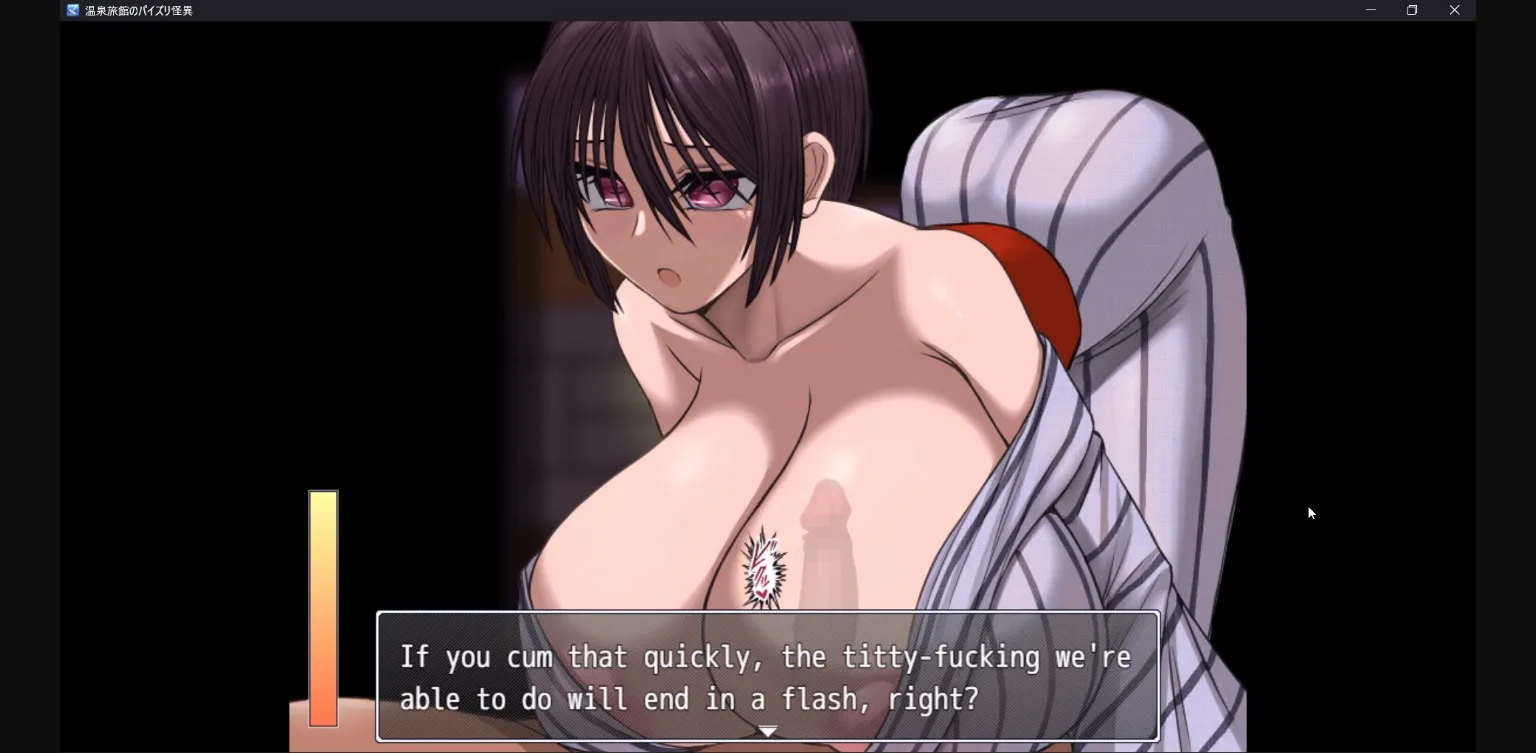The width and height of the screenshot is (1536, 753).
Task: Click the second line of dialogue text
Action: [x=690, y=698]
